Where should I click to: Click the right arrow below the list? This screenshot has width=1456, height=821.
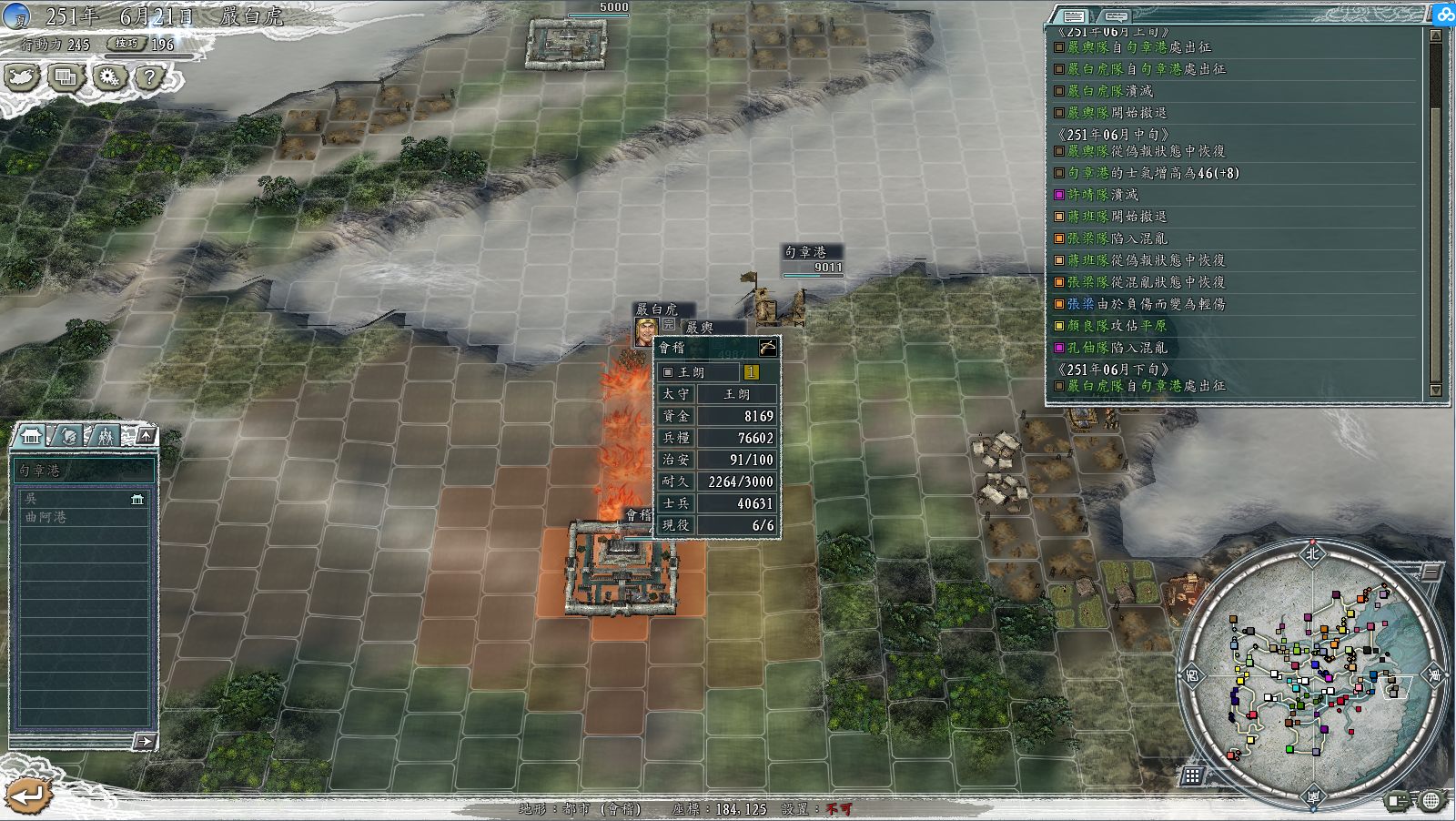(145, 741)
